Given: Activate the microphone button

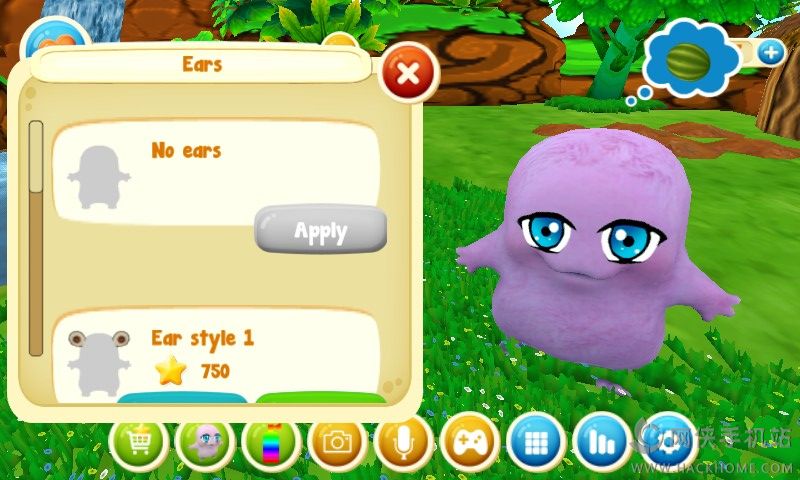Looking at the screenshot, I should click(404, 443).
